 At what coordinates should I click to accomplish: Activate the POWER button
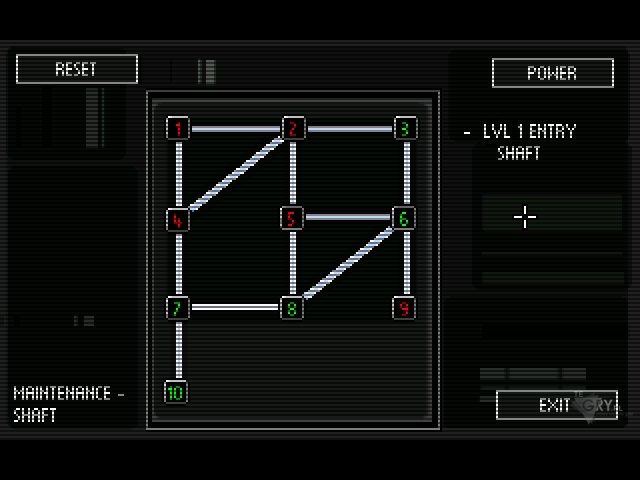pos(552,73)
